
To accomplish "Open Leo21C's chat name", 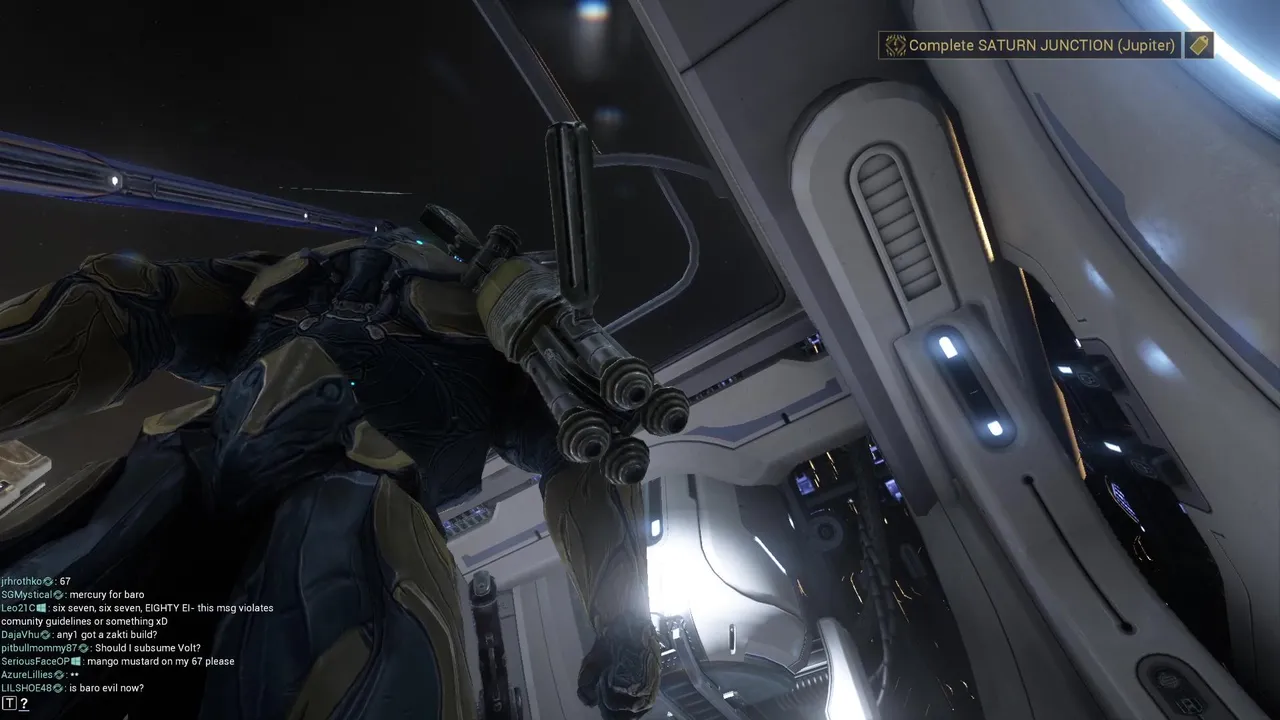I will tap(19, 608).
